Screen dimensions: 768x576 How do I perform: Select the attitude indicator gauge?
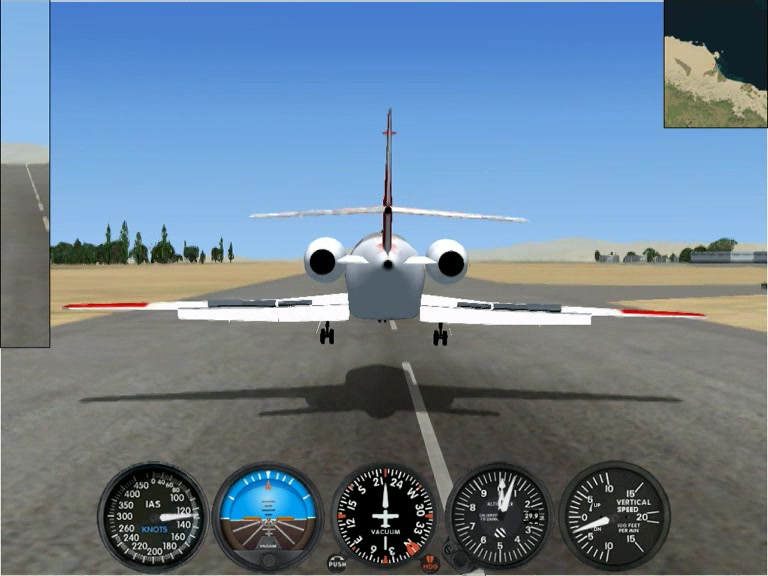pos(268,514)
